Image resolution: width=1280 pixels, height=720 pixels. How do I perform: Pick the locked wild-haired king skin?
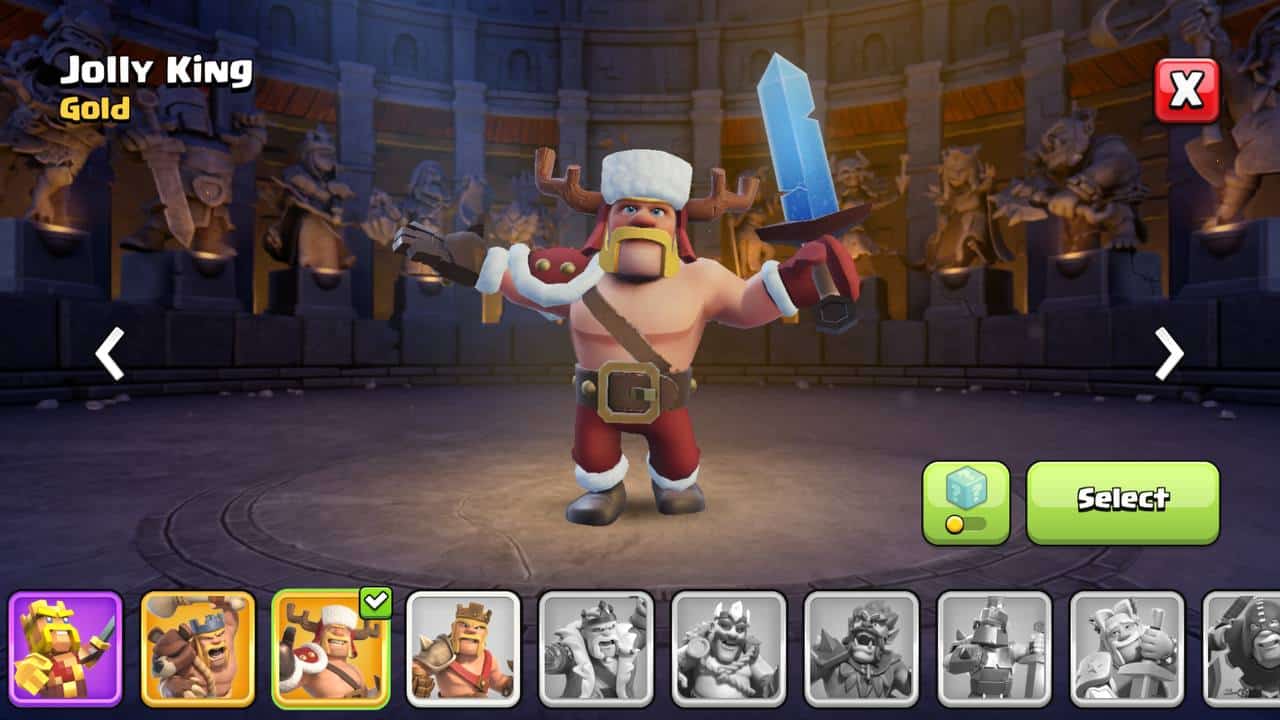pos(861,649)
